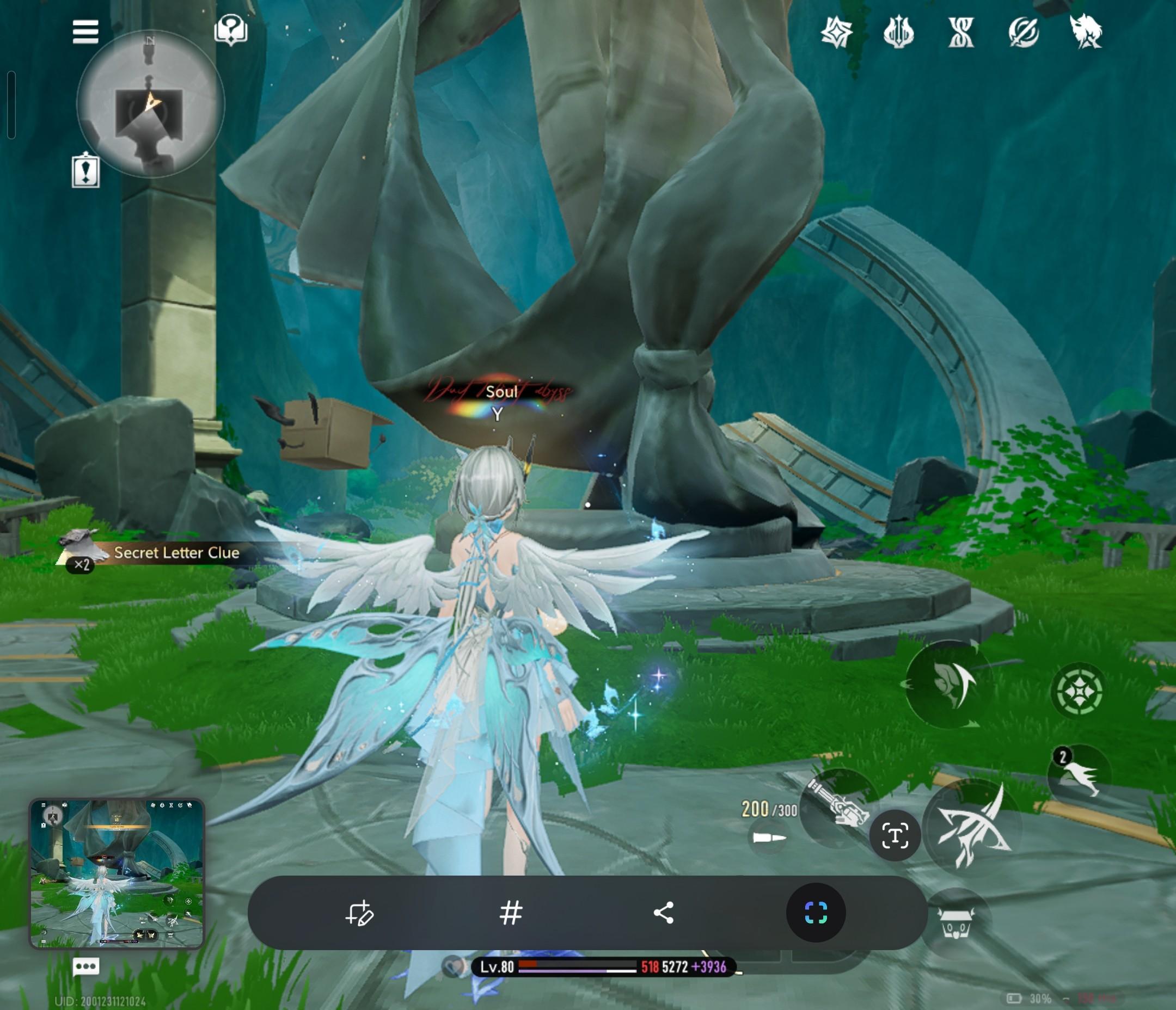
Task: Open the circular minimap
Action: 150,104
